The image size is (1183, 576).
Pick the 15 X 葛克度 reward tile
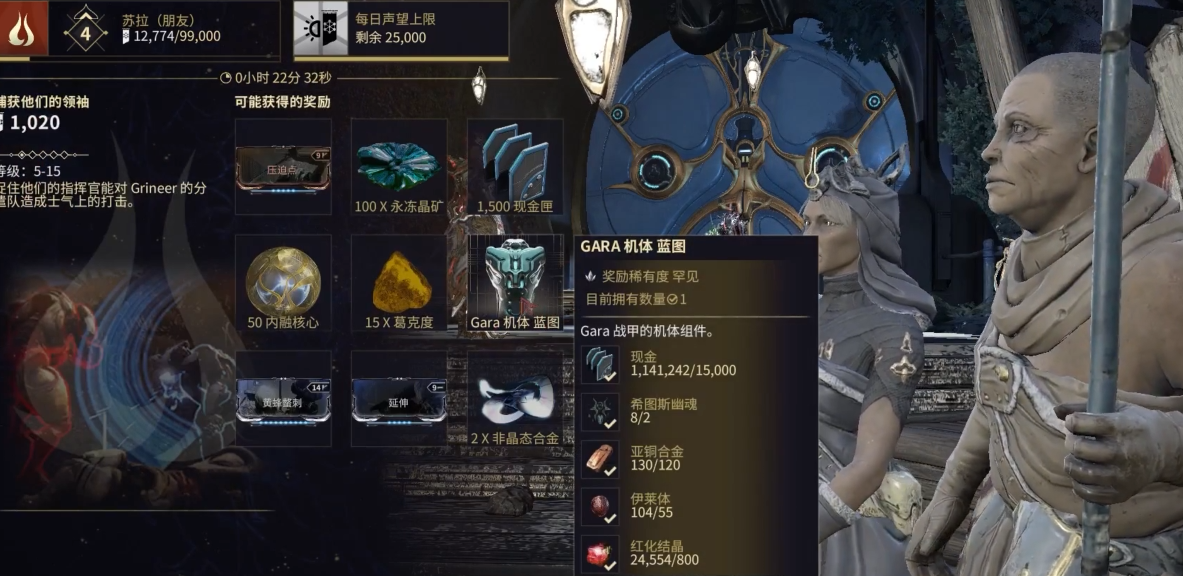click(399, 282)
